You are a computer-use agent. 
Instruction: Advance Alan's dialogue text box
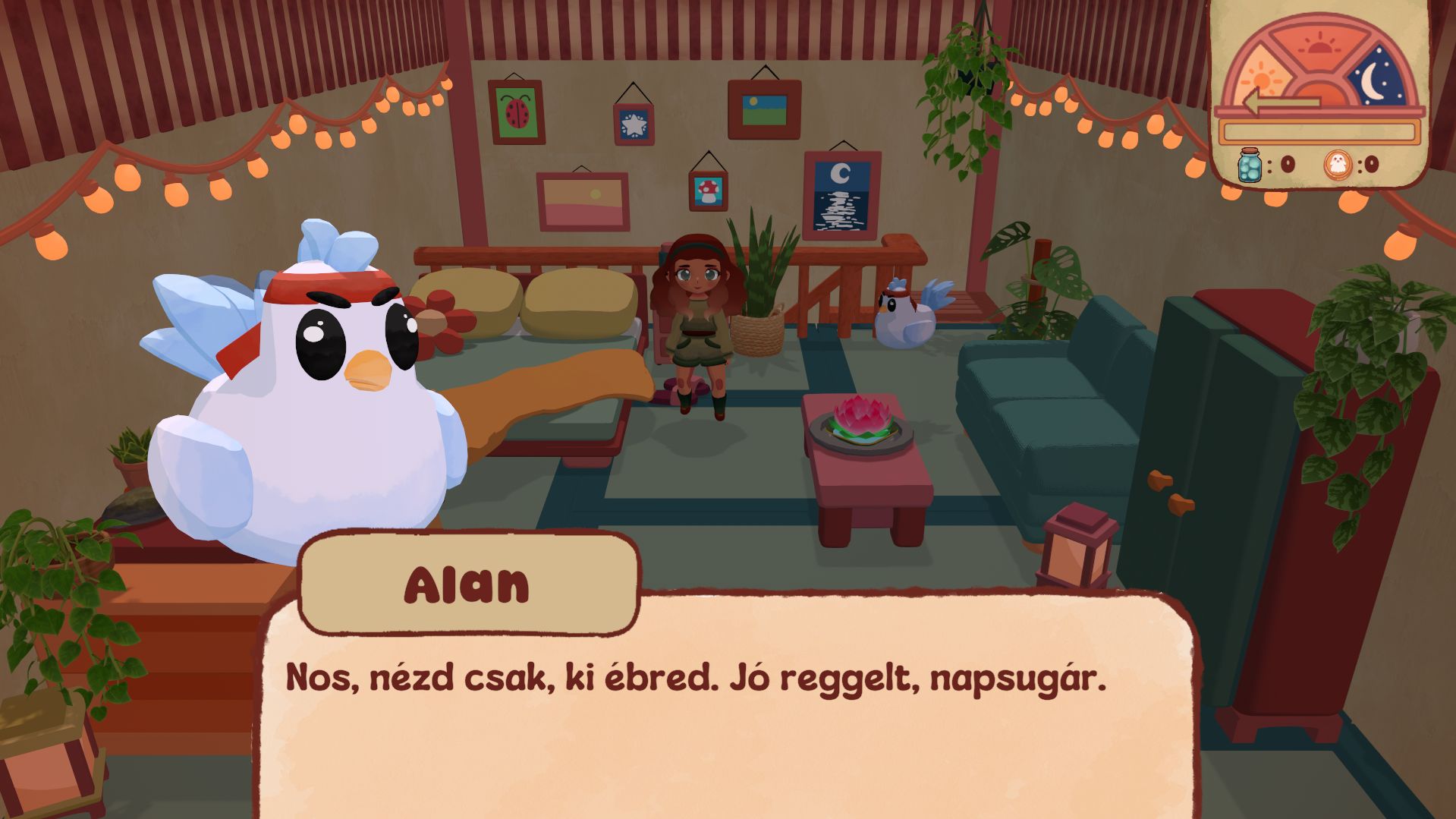pos(728,713)
